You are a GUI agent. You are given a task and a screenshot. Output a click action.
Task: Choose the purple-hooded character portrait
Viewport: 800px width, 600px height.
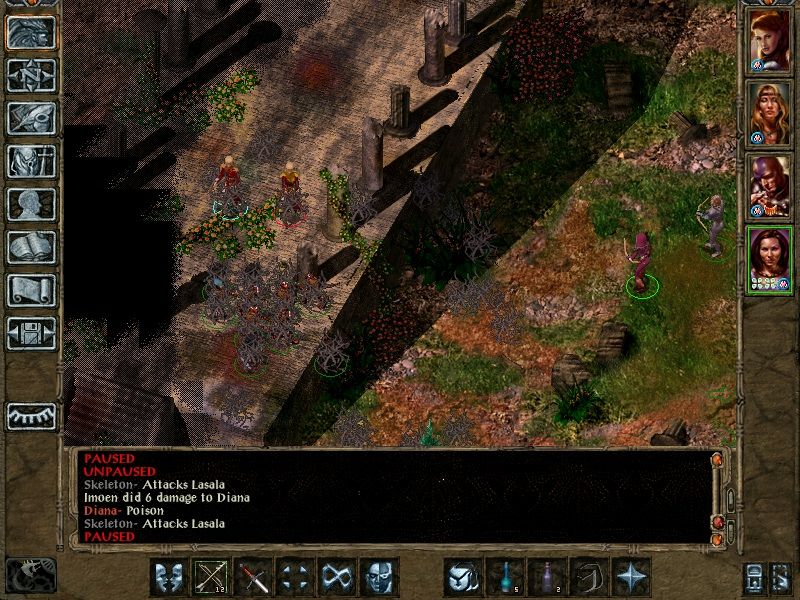coord(770,186)
